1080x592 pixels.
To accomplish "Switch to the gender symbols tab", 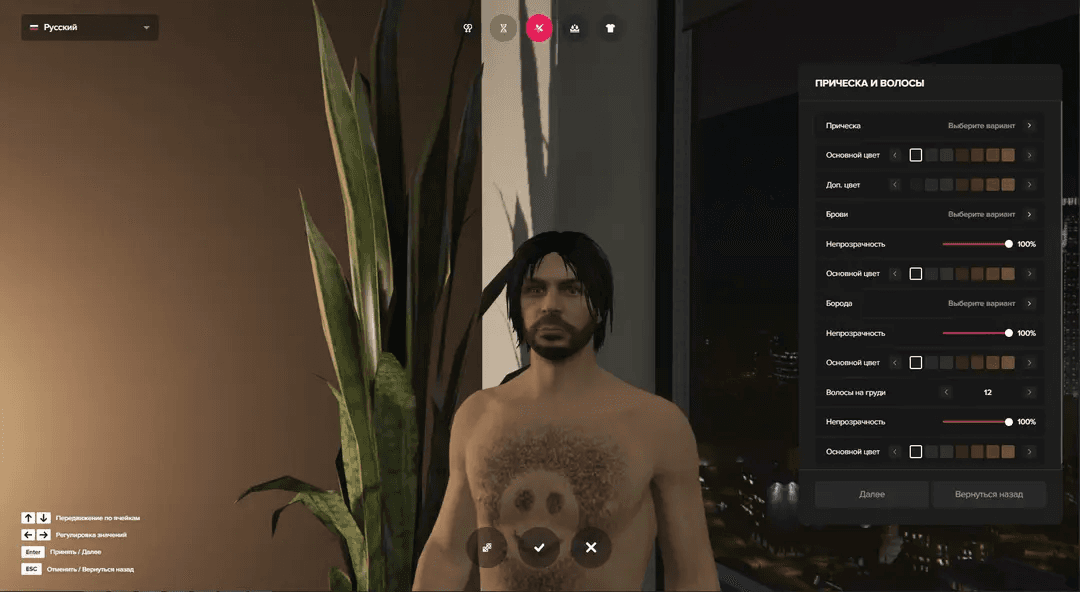I will [467, 28].
